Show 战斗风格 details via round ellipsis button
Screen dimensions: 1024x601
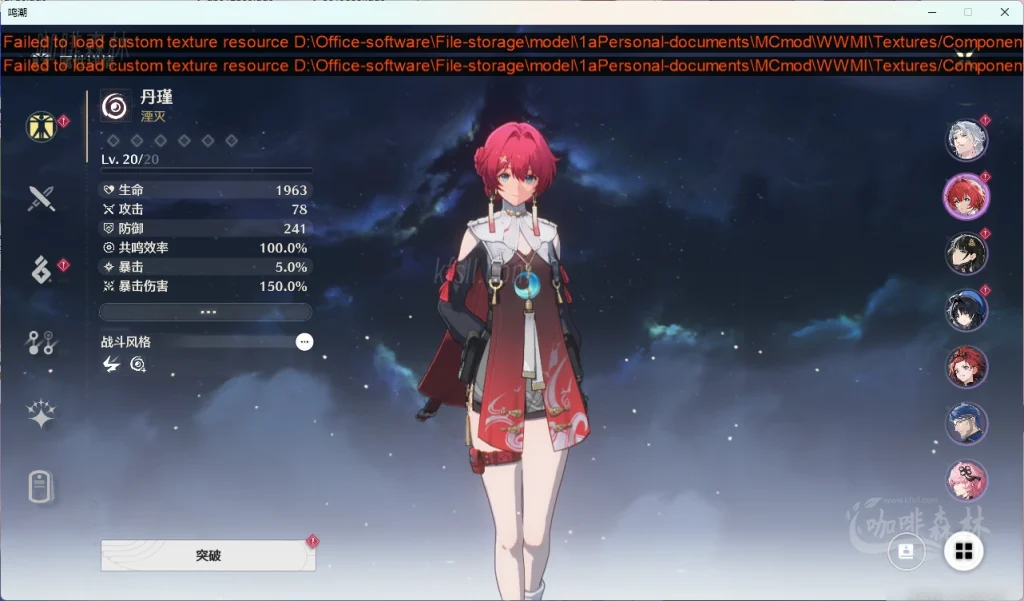coord(304,342)
